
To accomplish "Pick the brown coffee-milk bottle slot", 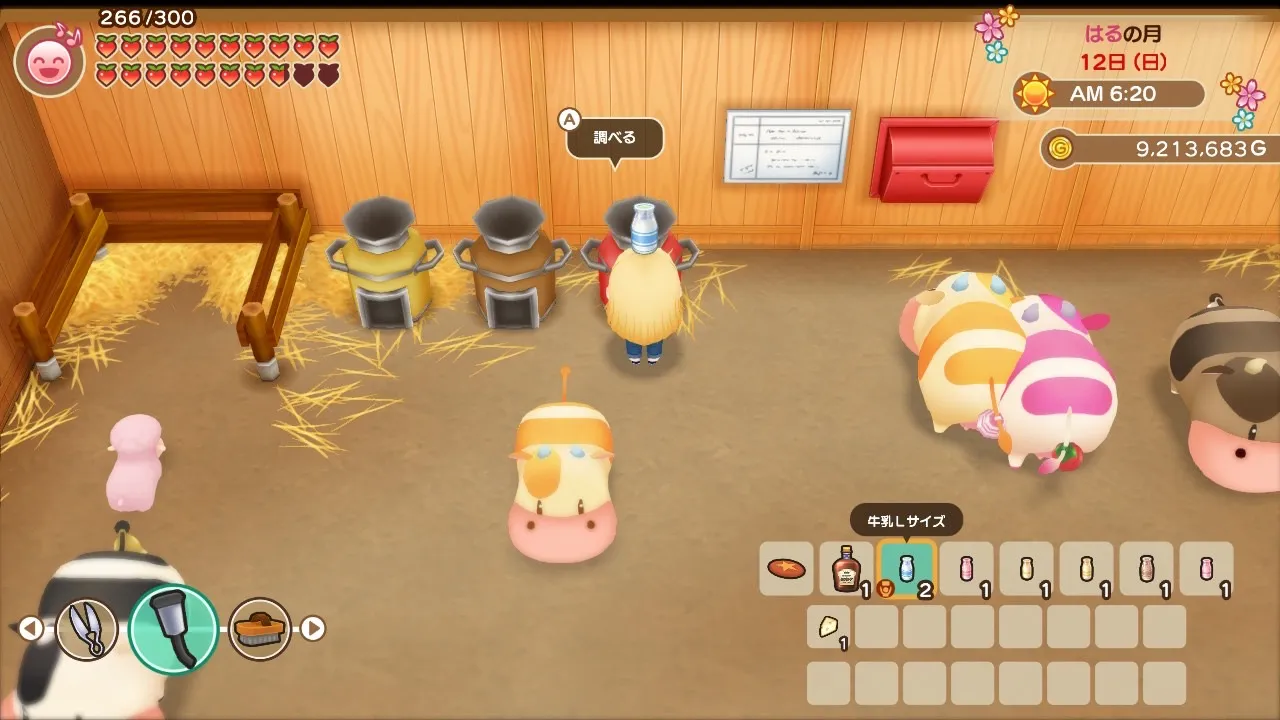I will coord(1146,569).
